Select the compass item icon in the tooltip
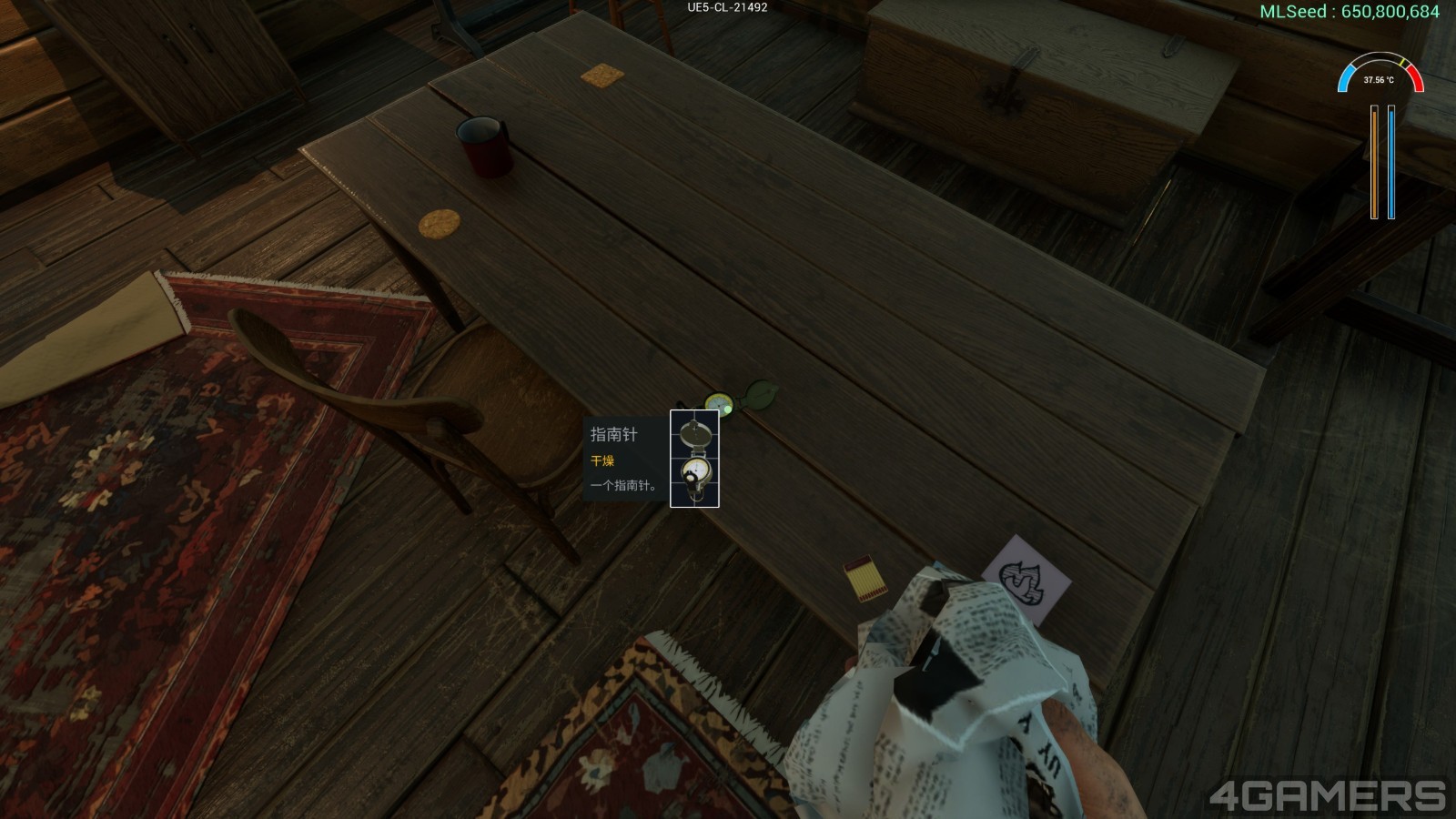 694,459
